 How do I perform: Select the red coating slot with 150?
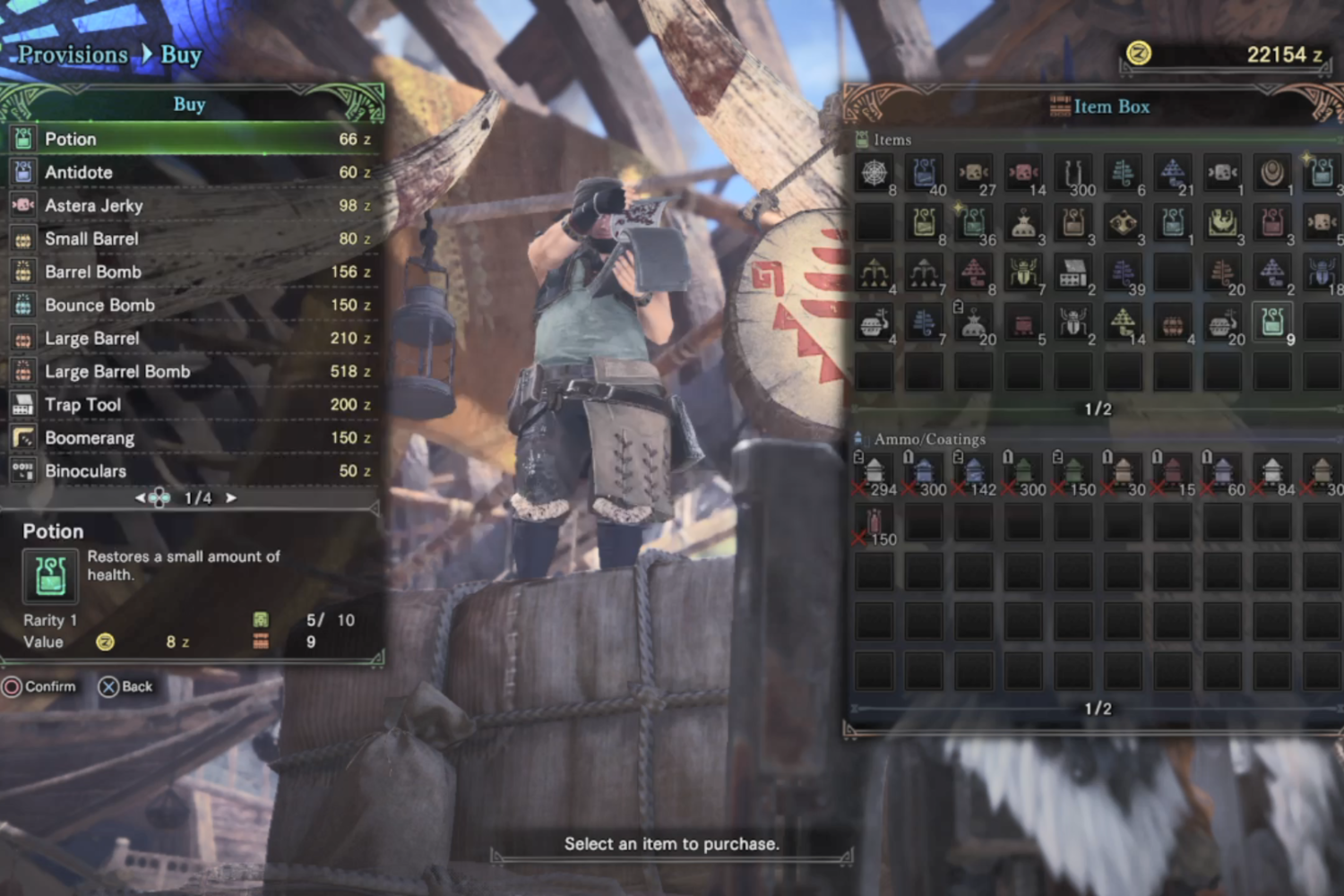874,521
